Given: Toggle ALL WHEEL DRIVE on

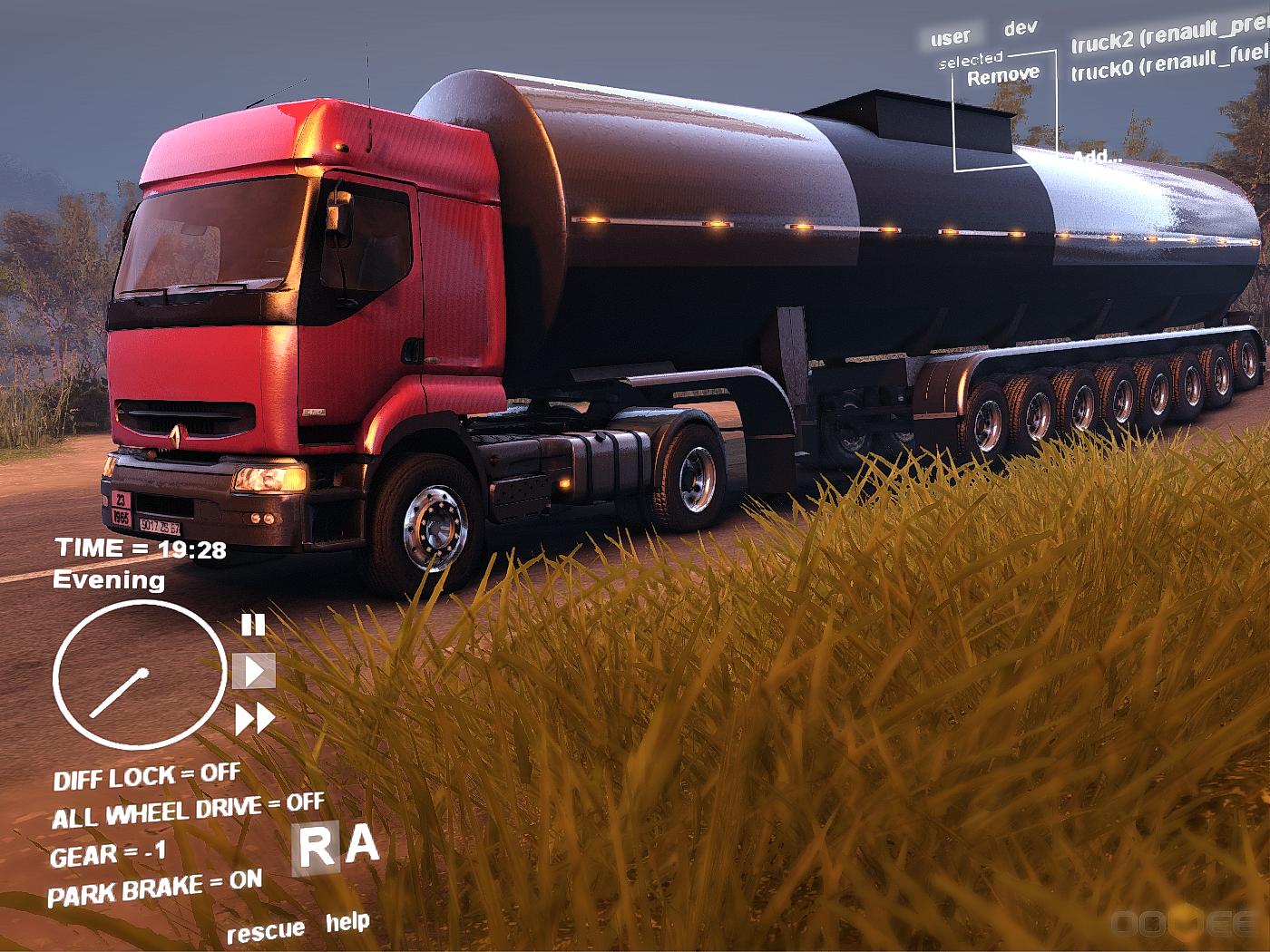Looking at the screenshot, I should (x=188, y=811).
